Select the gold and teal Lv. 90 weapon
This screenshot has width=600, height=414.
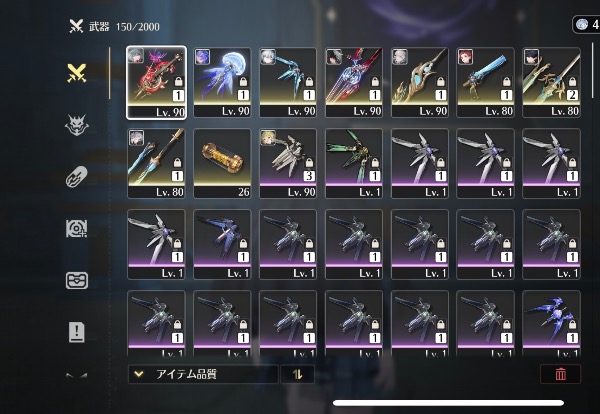tap(419, 82)
